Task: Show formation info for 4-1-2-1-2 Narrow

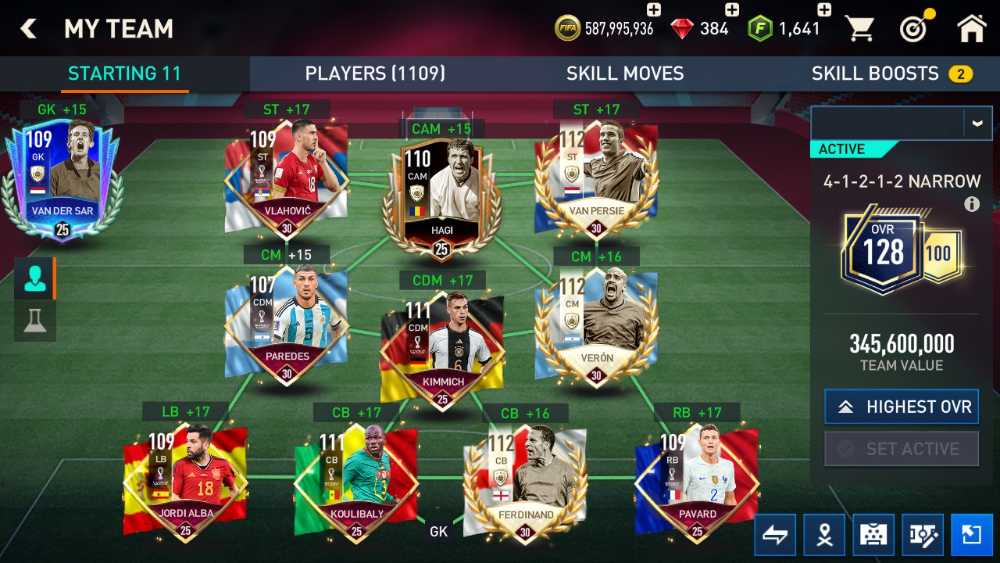Action: 971,204
